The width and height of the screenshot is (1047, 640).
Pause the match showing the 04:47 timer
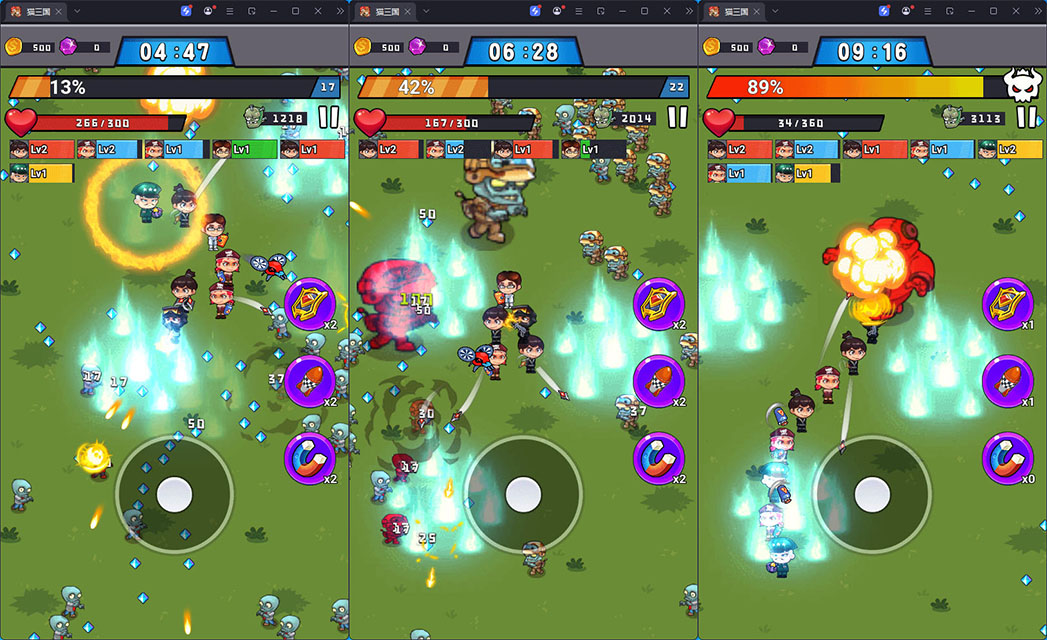(328, 117)
